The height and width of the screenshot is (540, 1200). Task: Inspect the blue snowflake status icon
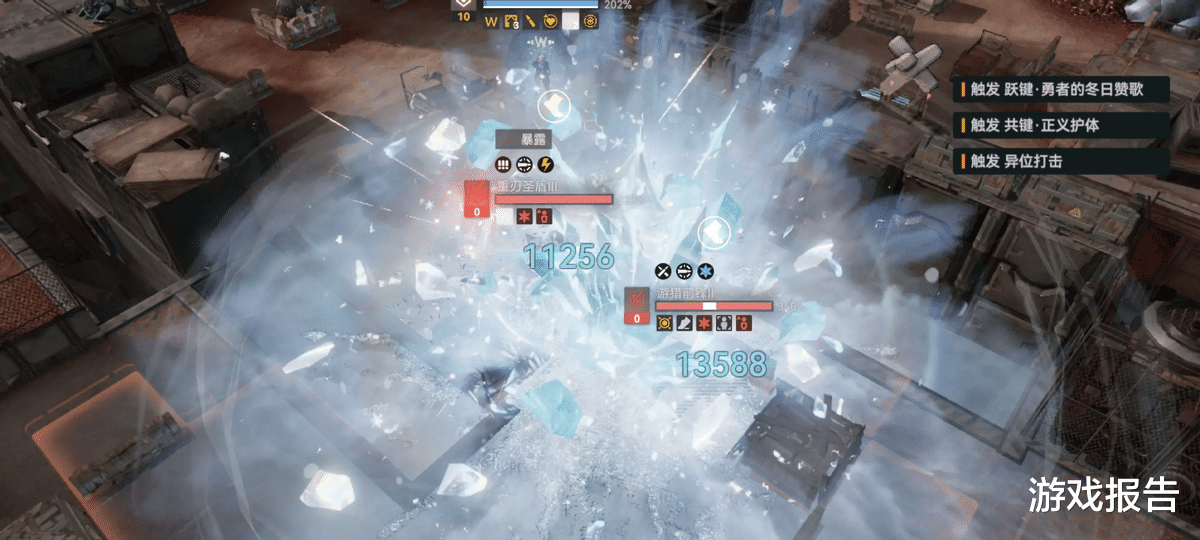click(705, 271)
